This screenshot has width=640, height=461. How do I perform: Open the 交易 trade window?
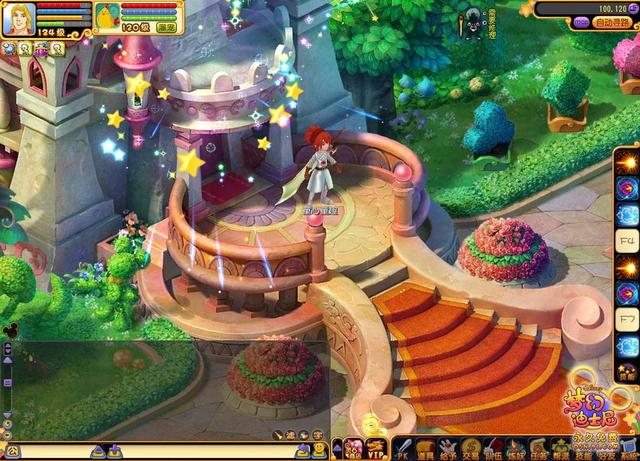470,449
